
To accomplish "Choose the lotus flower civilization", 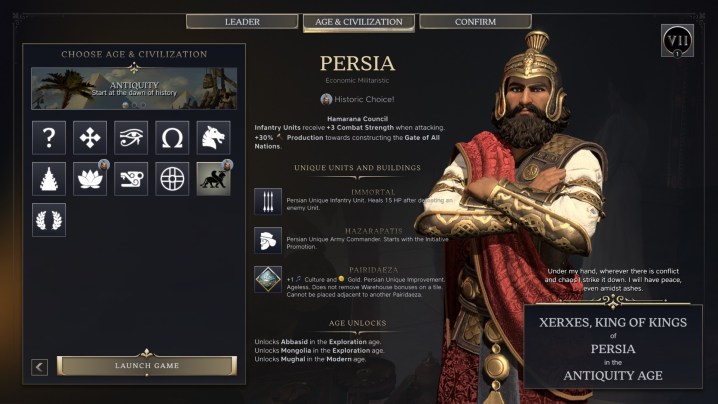I will (x=90, y=178).
